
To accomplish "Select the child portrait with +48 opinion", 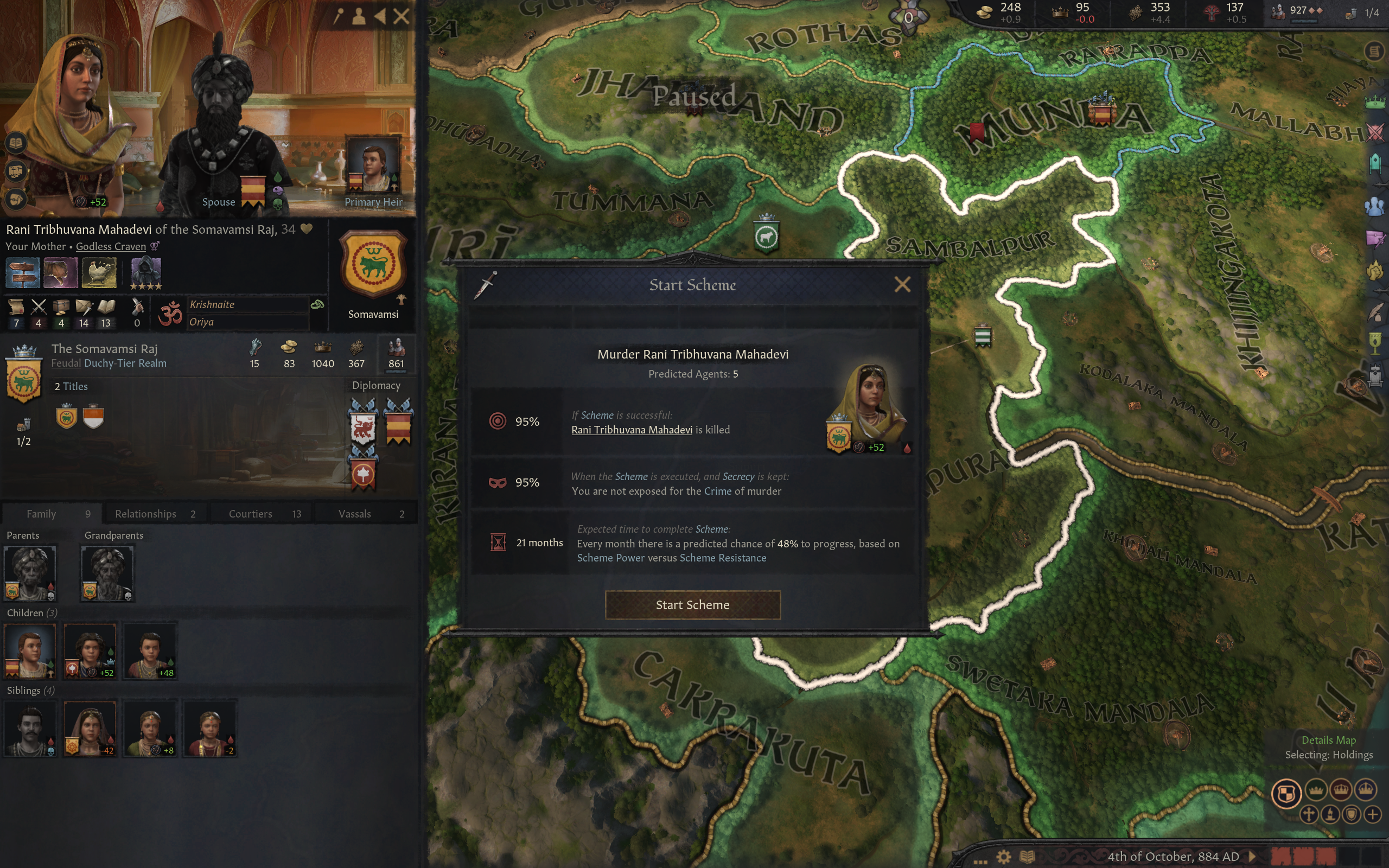I will click(150, 650).
